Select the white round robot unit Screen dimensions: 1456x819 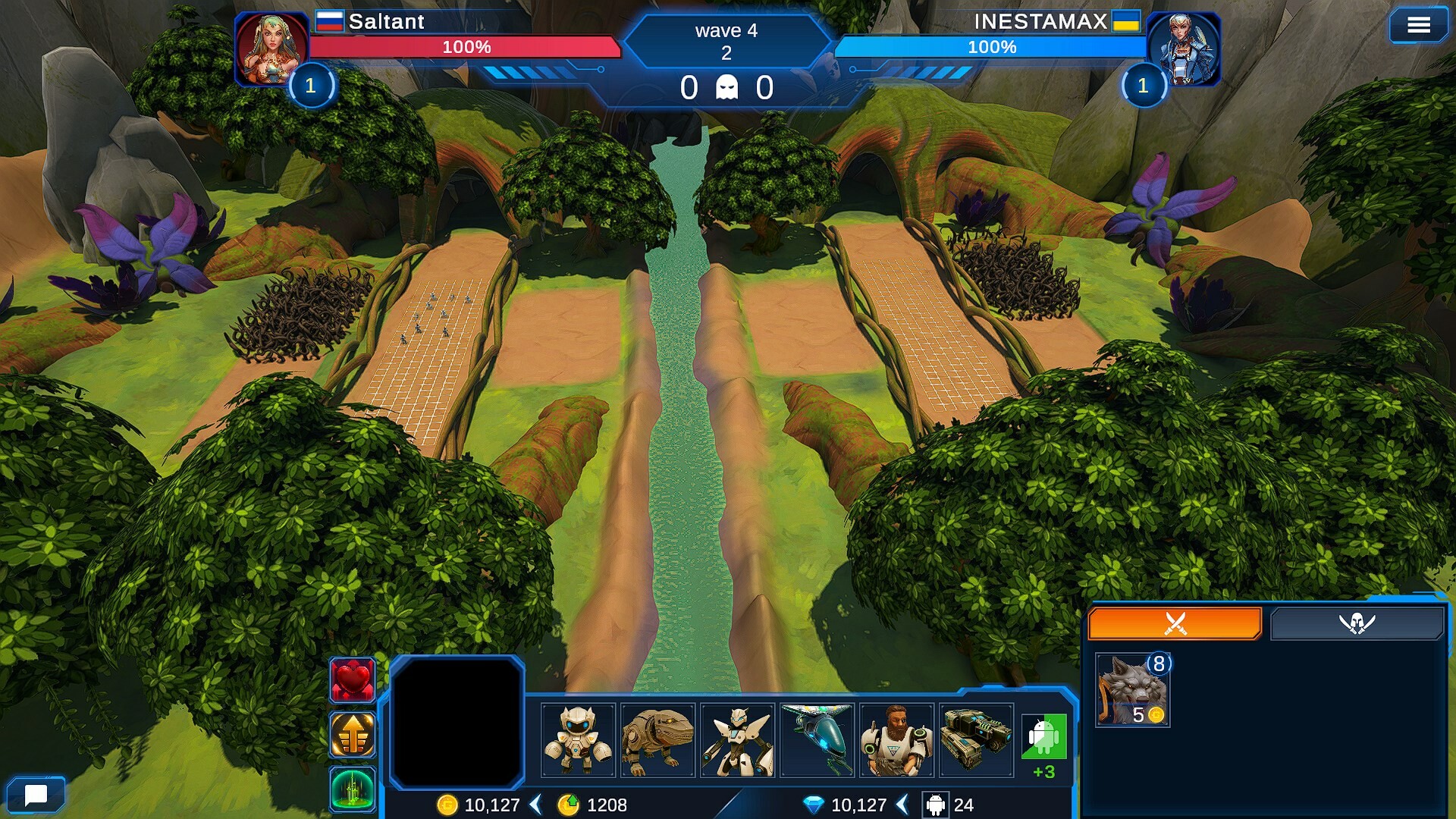(x=578, y=740)
